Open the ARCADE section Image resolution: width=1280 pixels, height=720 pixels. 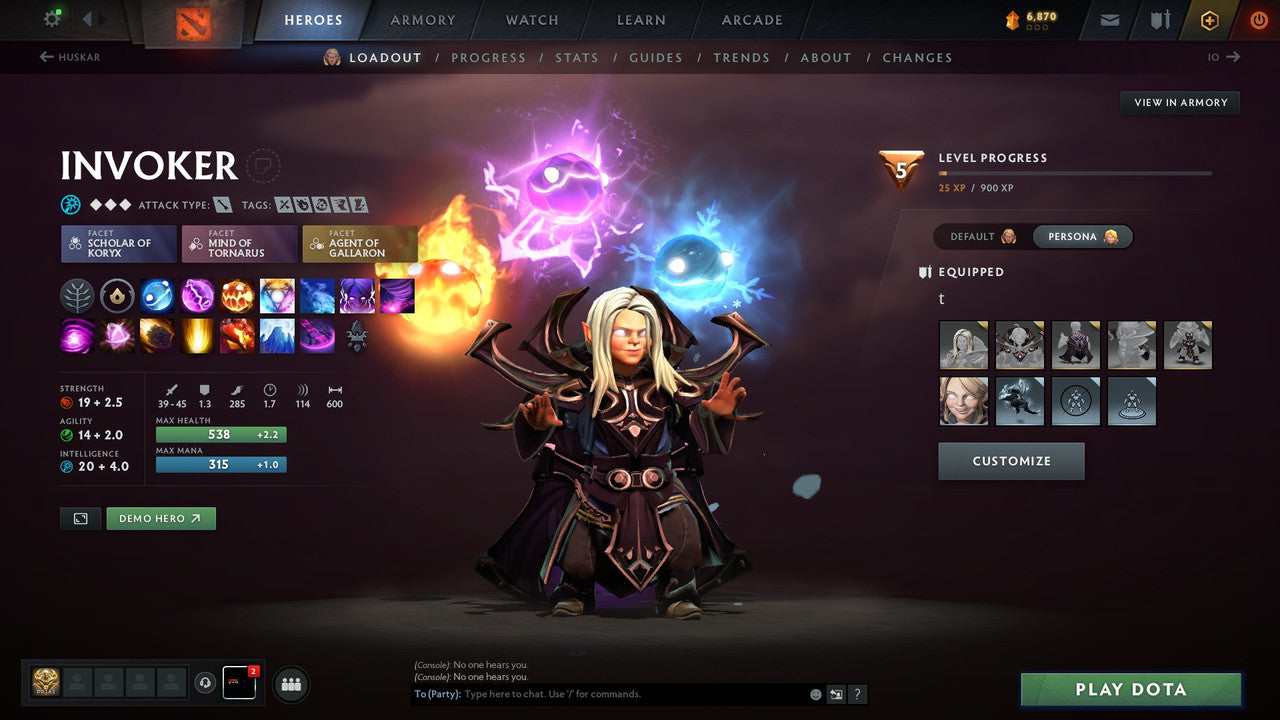[751, 20]
